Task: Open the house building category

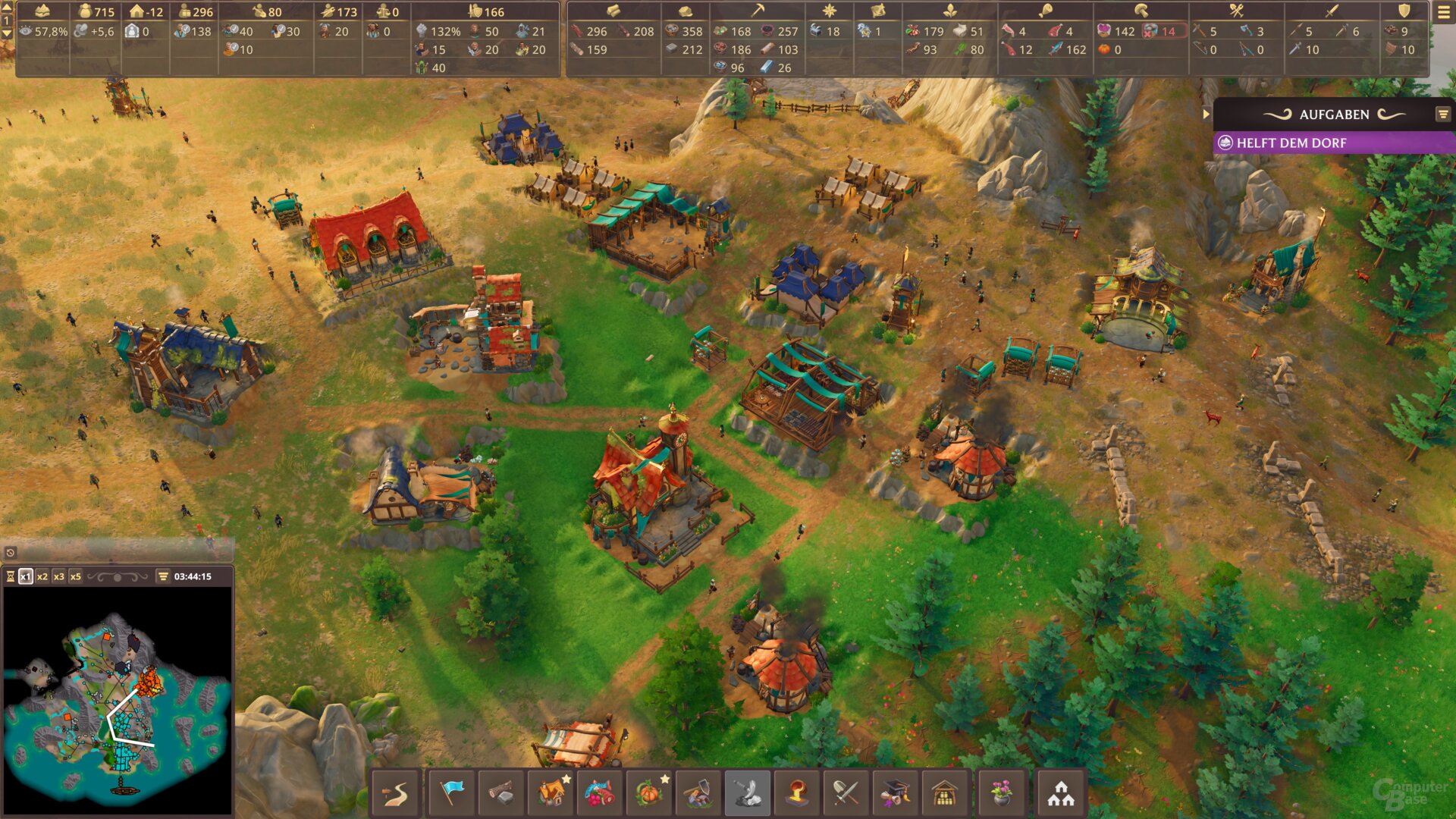Action: tap(552, 793)
